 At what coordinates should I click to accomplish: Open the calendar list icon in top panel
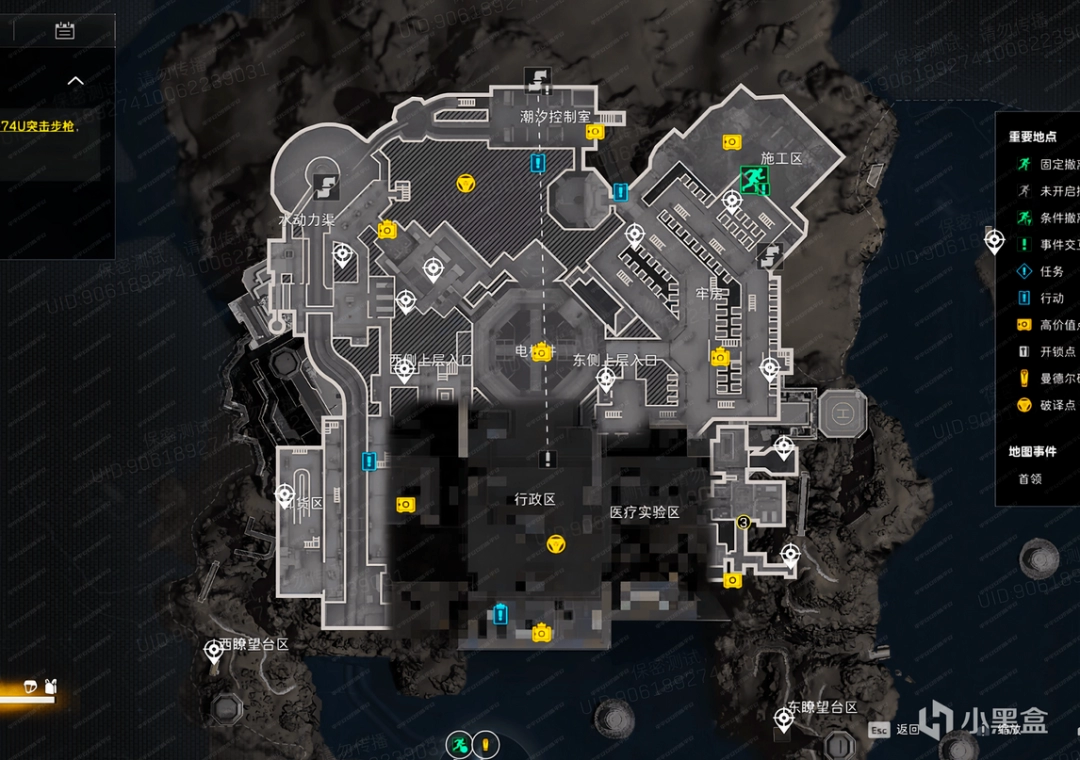point(65,31)
